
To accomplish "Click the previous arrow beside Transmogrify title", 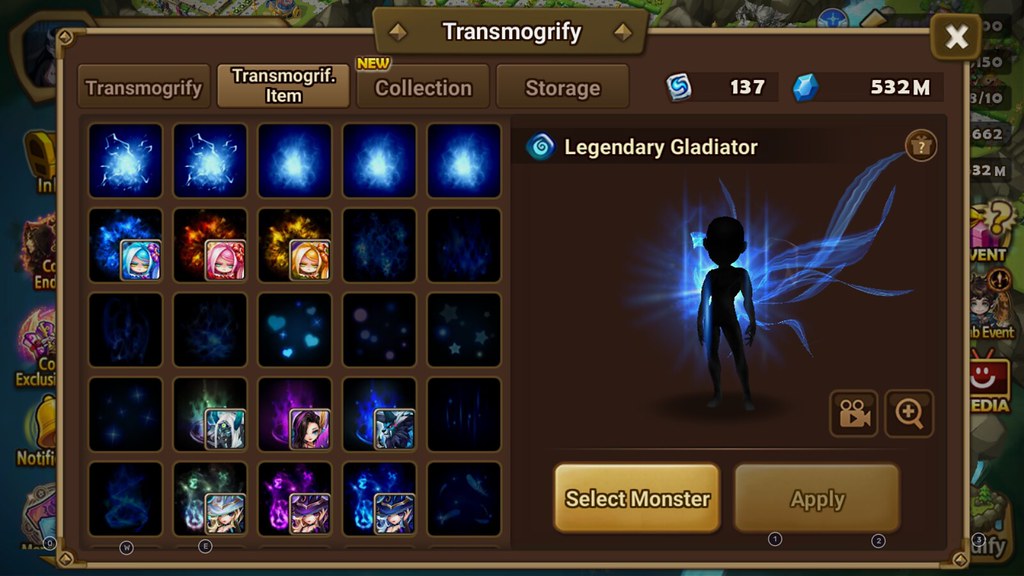I will point(398,32).
